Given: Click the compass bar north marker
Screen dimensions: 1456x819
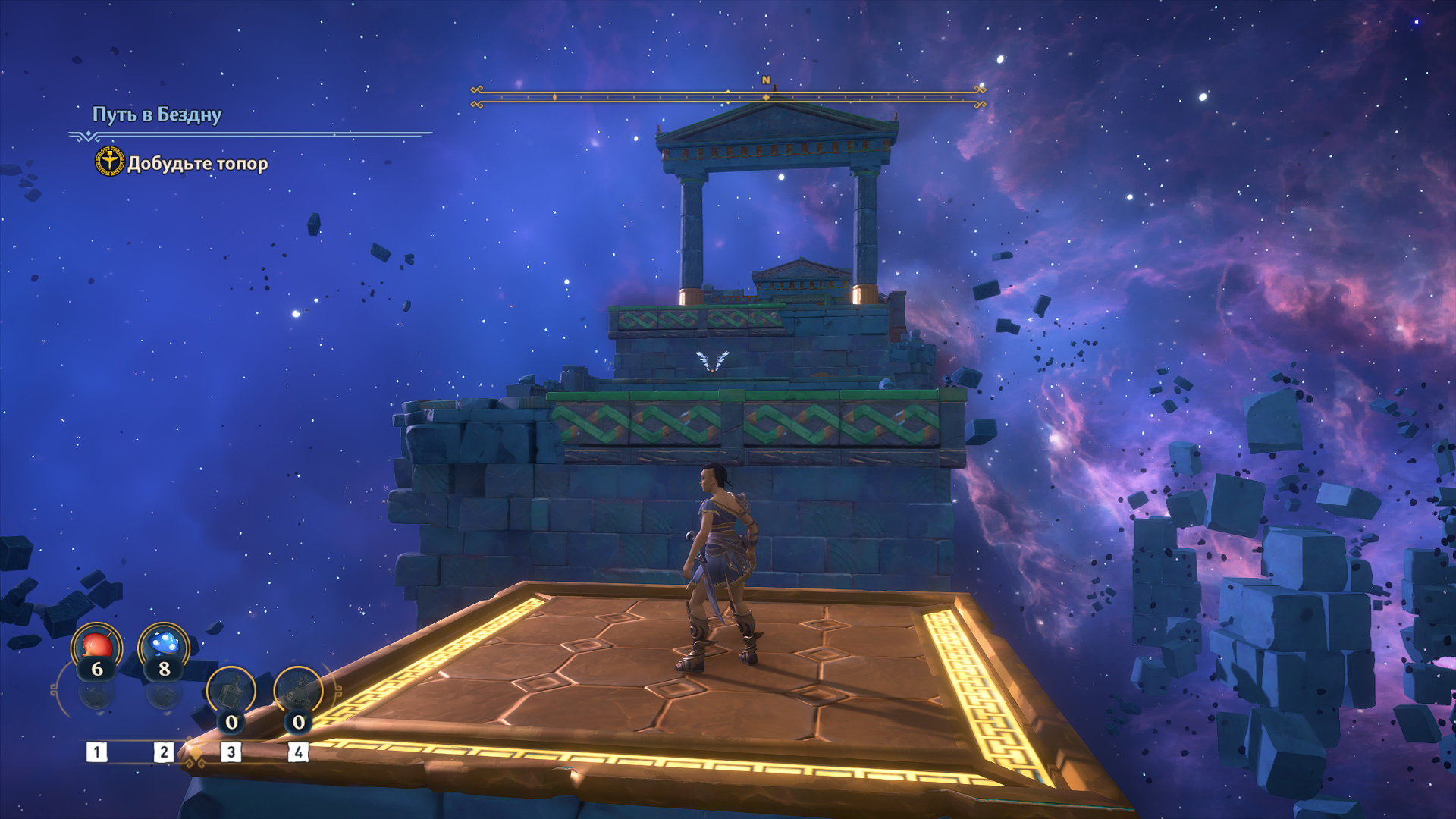Looking at the screenshot, I should tap(766, 80).
